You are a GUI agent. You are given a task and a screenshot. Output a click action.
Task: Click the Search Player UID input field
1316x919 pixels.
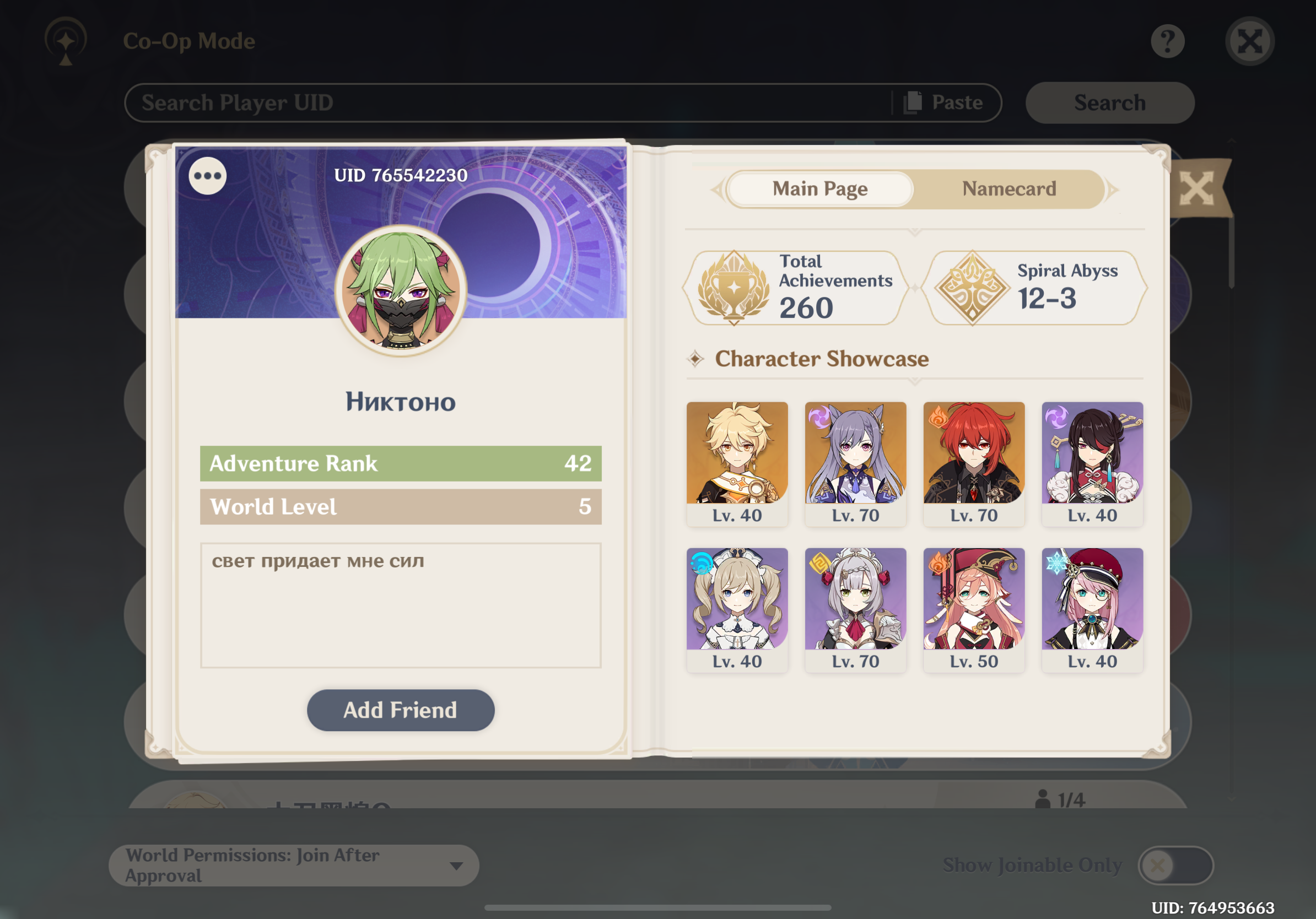click(401, 102)
